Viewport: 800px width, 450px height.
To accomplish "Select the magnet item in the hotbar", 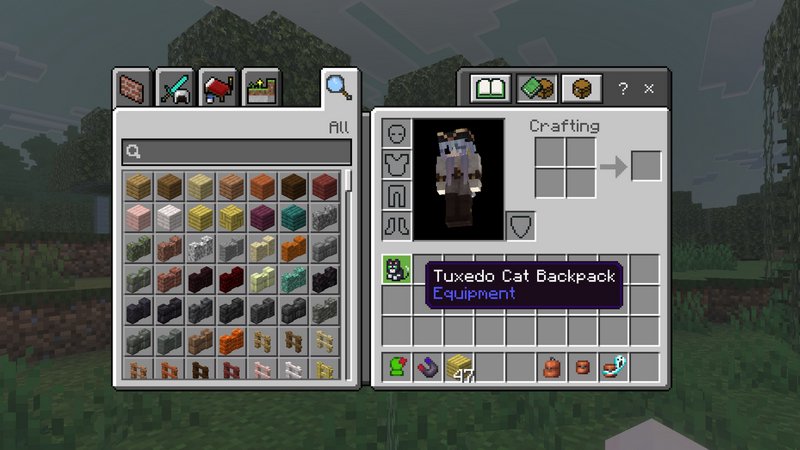I will click(x=427, y=367).
